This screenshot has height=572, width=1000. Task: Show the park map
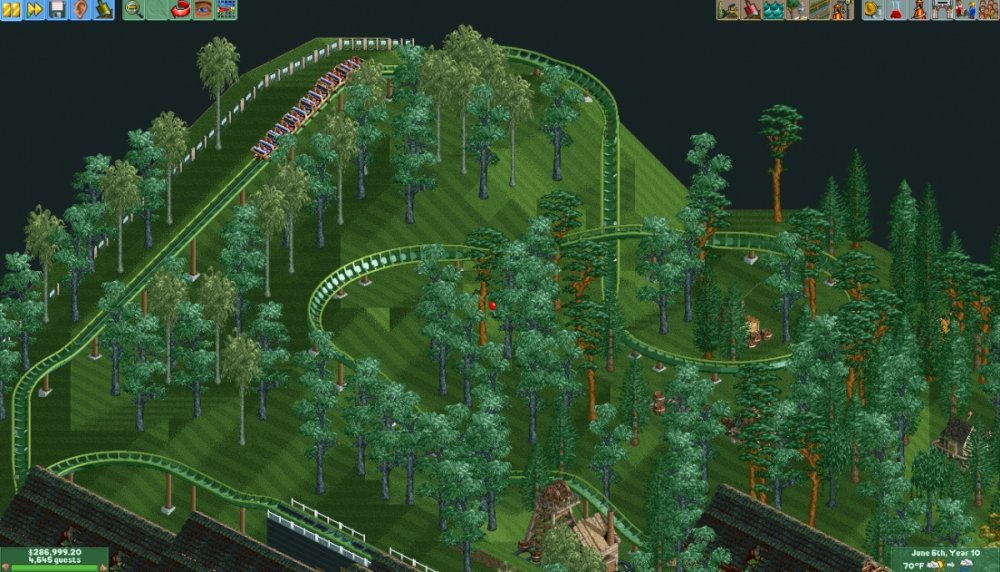[227, 10]
